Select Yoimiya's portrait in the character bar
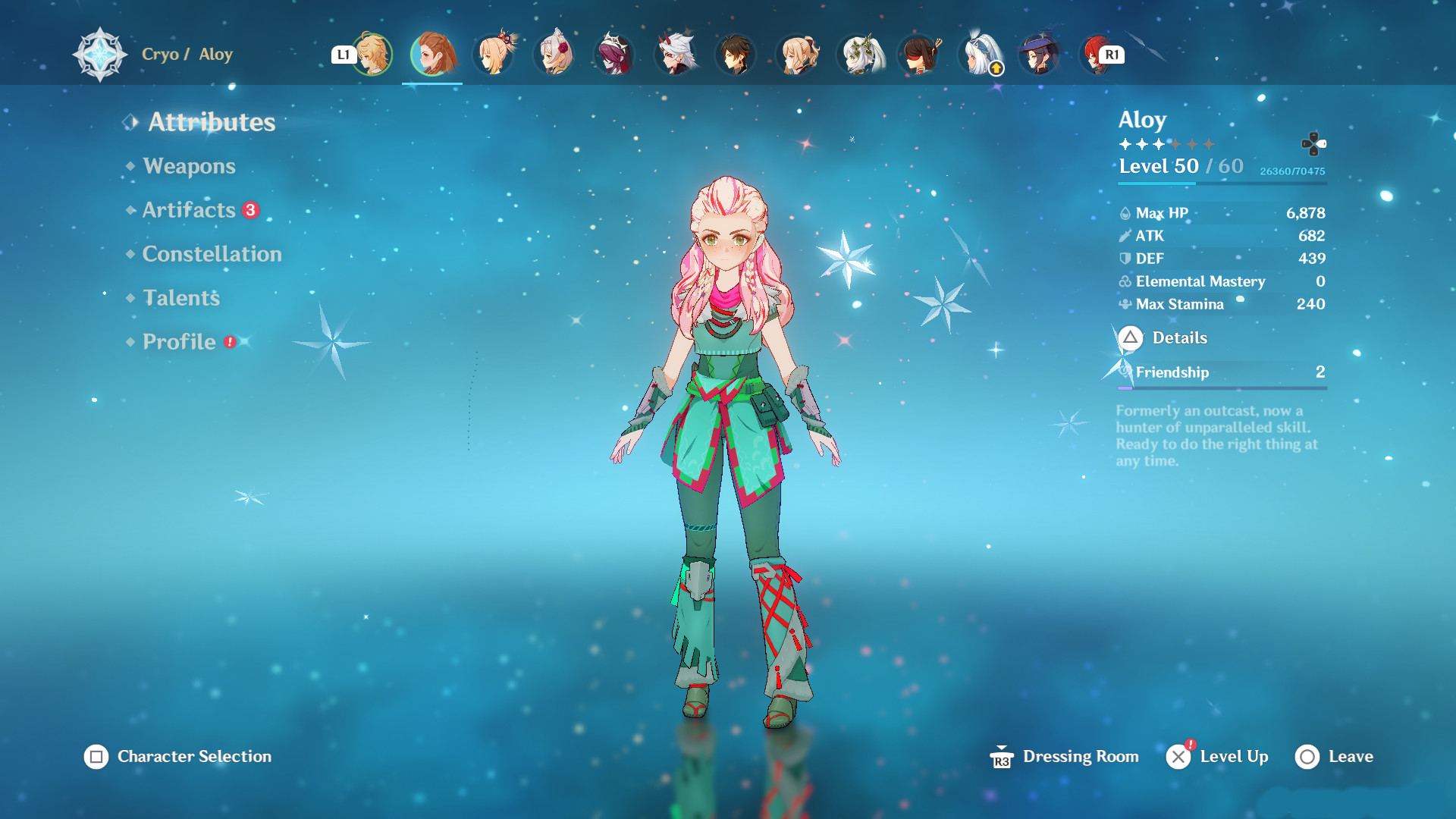Screen dimensions: 1456x819 coord(494,55)
